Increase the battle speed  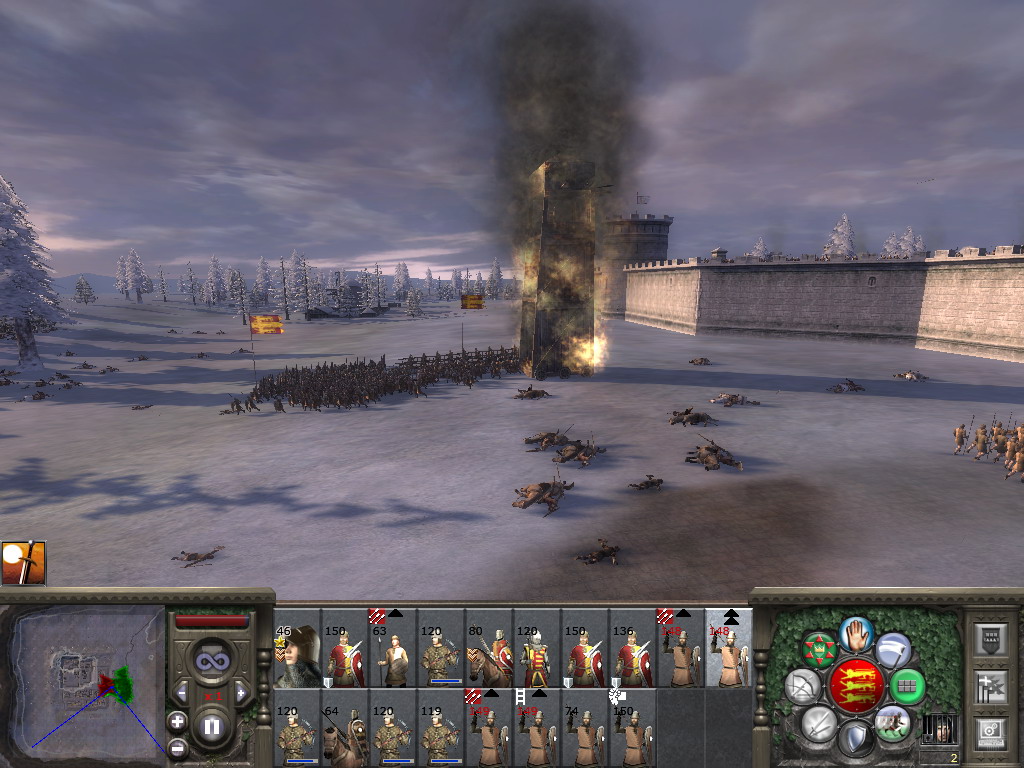[x=241, y=693]
